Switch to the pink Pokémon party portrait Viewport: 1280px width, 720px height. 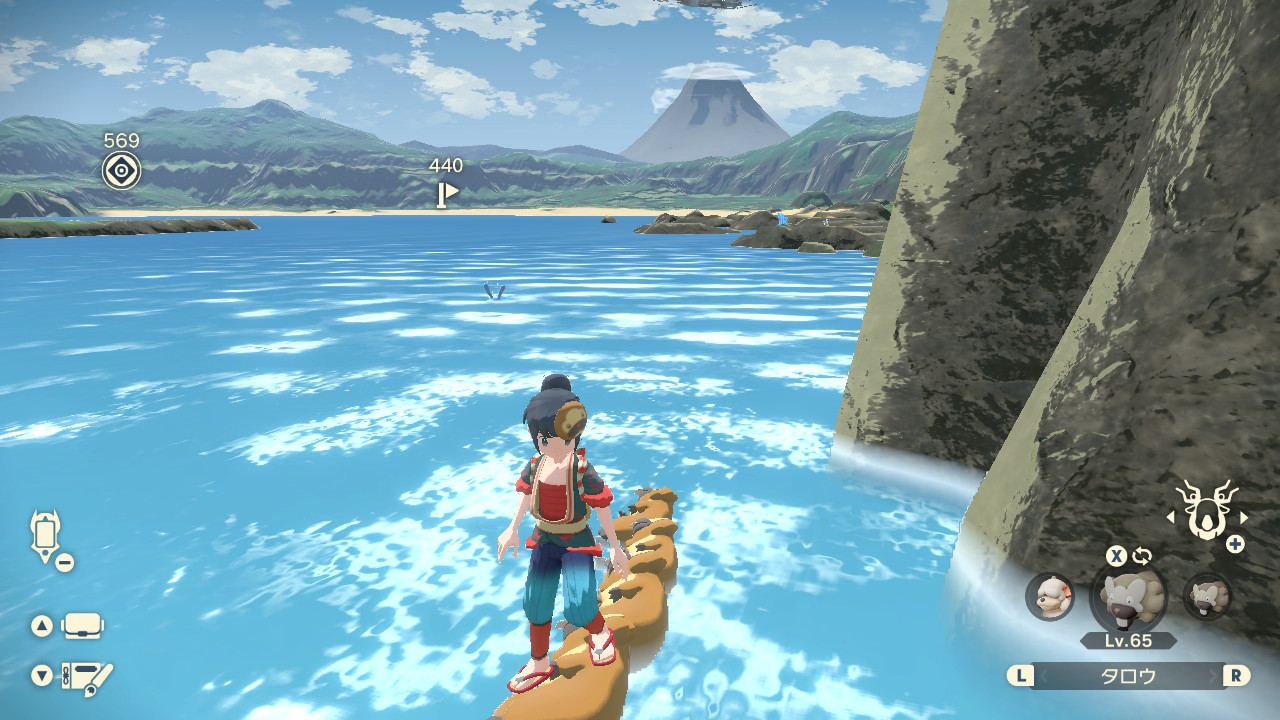coord(1050,596)
